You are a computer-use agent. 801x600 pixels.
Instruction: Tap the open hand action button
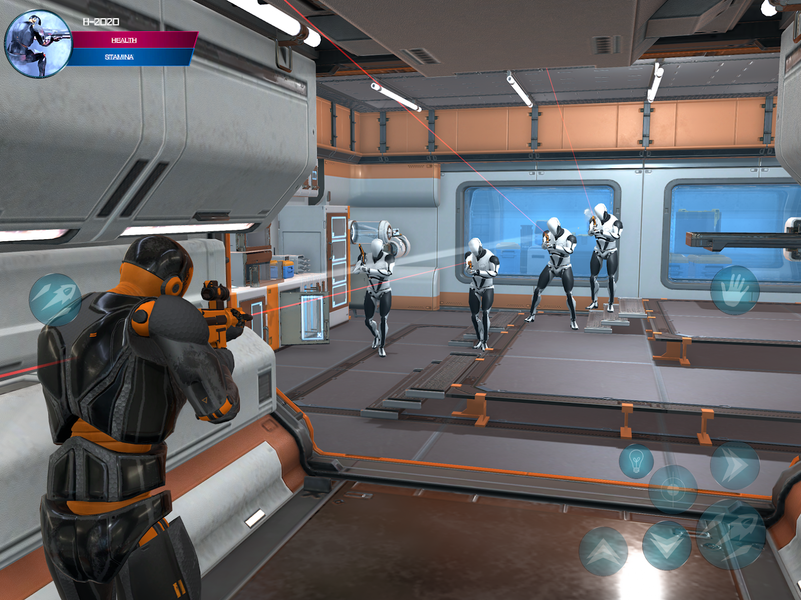[x=734, y=289]
